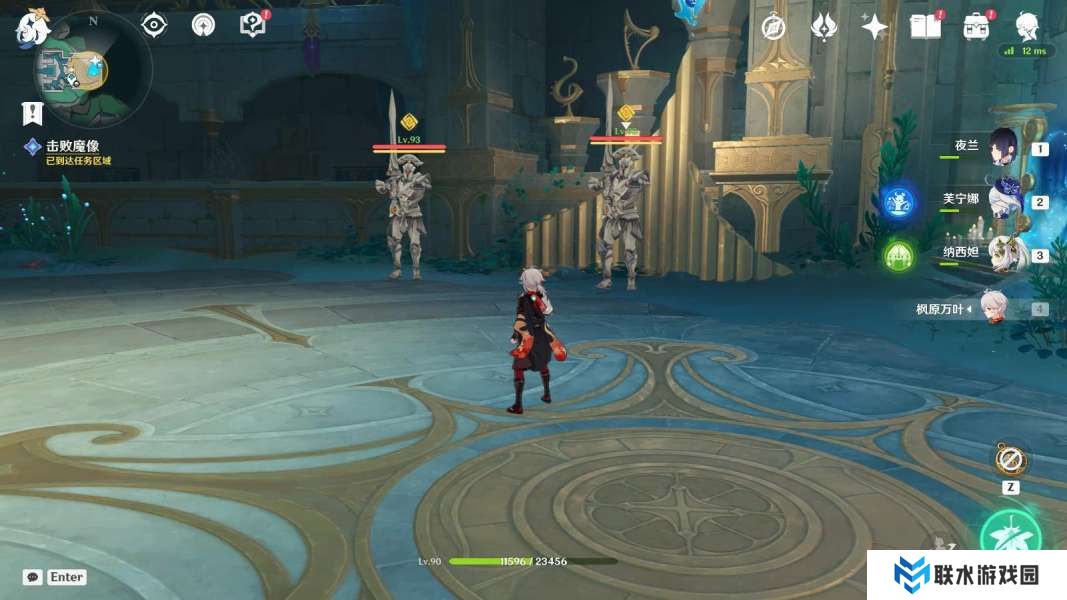Image resolution: width=1067 pixels, height=600 pixels.
Task: Activate the eye-shaped icon in the top bar
Action: [154, 25]
